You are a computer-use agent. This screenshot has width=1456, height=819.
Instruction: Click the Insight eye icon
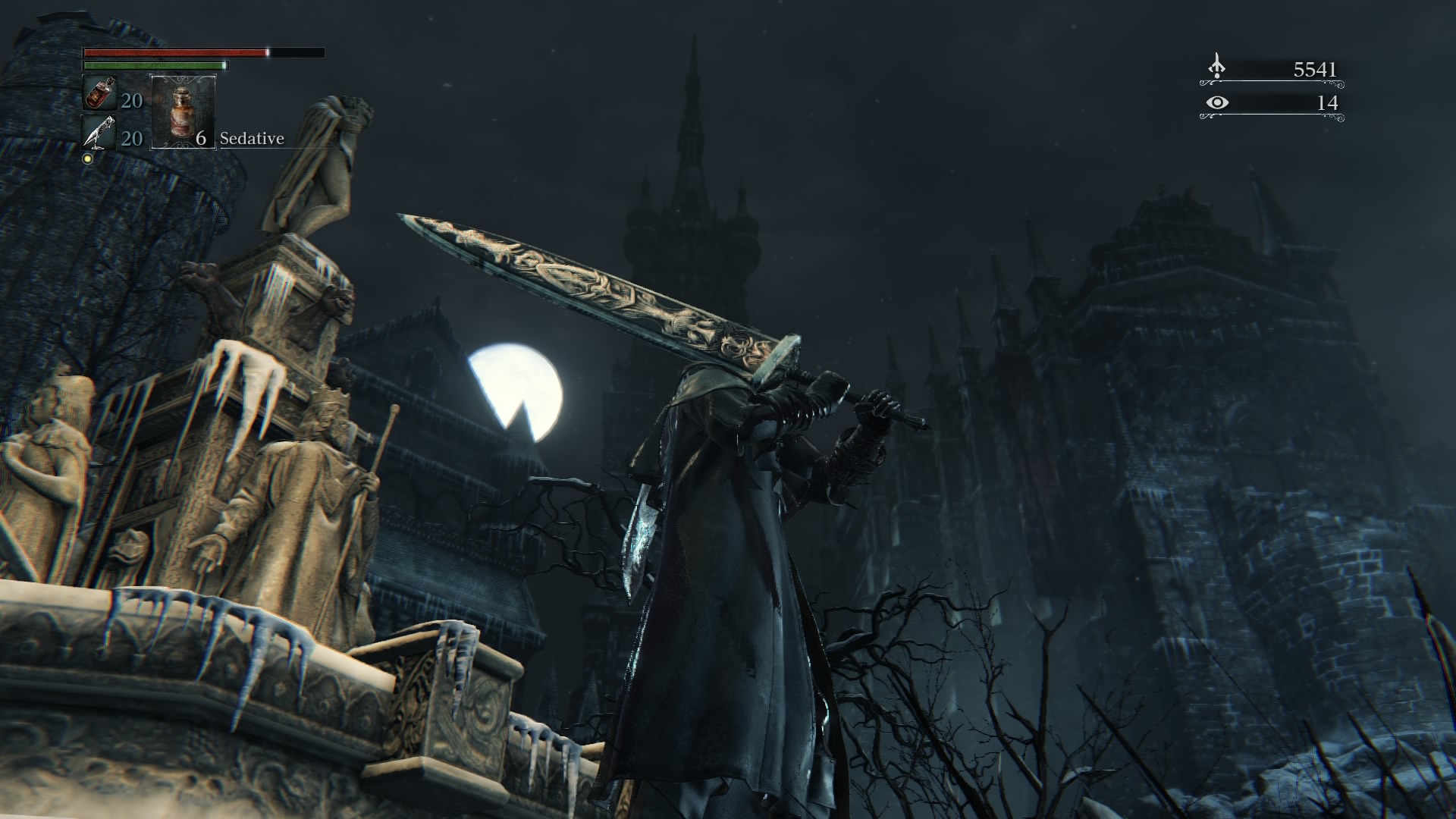point(1217,102)
